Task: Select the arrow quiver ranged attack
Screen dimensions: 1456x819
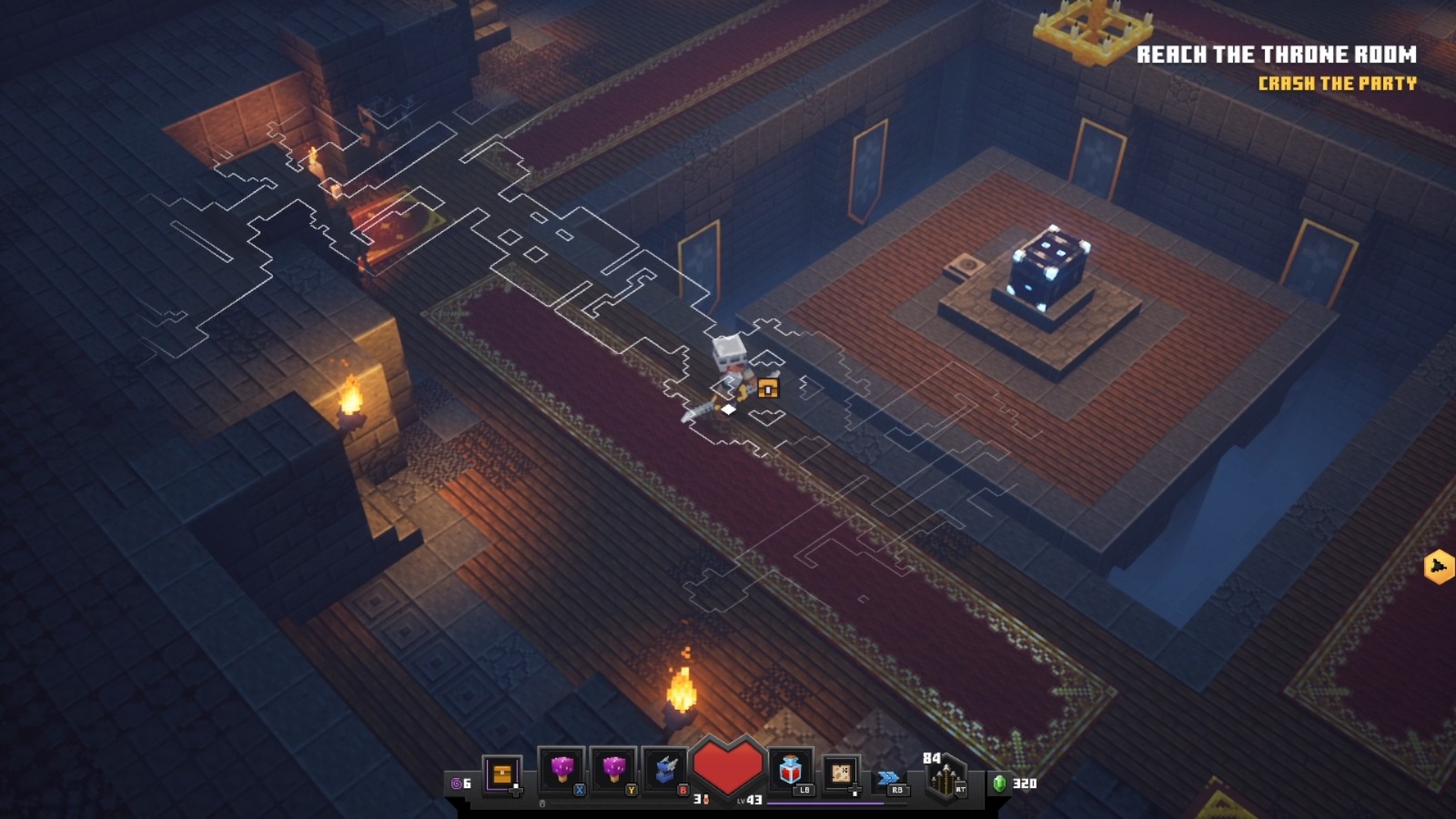Action: [x=945, y=778]
